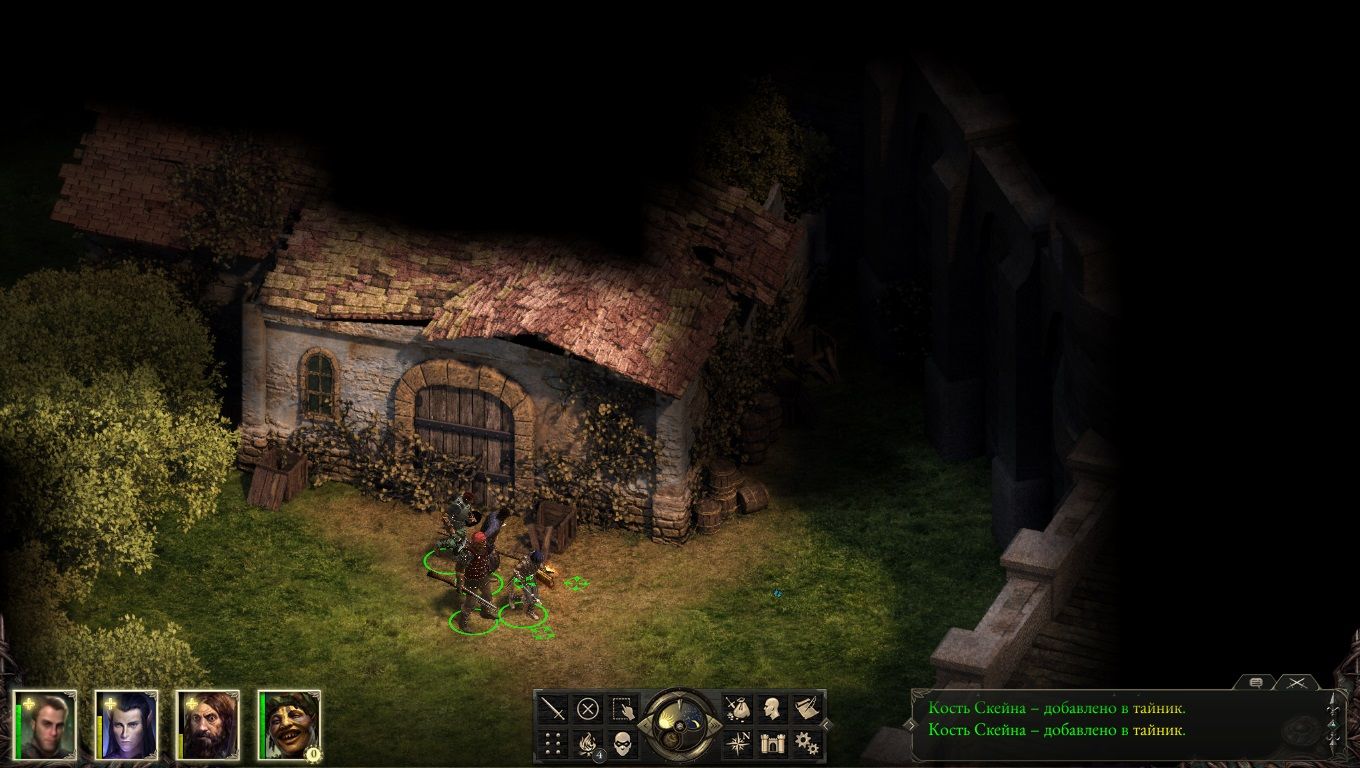Choose the select-all party button

point(623,709)
